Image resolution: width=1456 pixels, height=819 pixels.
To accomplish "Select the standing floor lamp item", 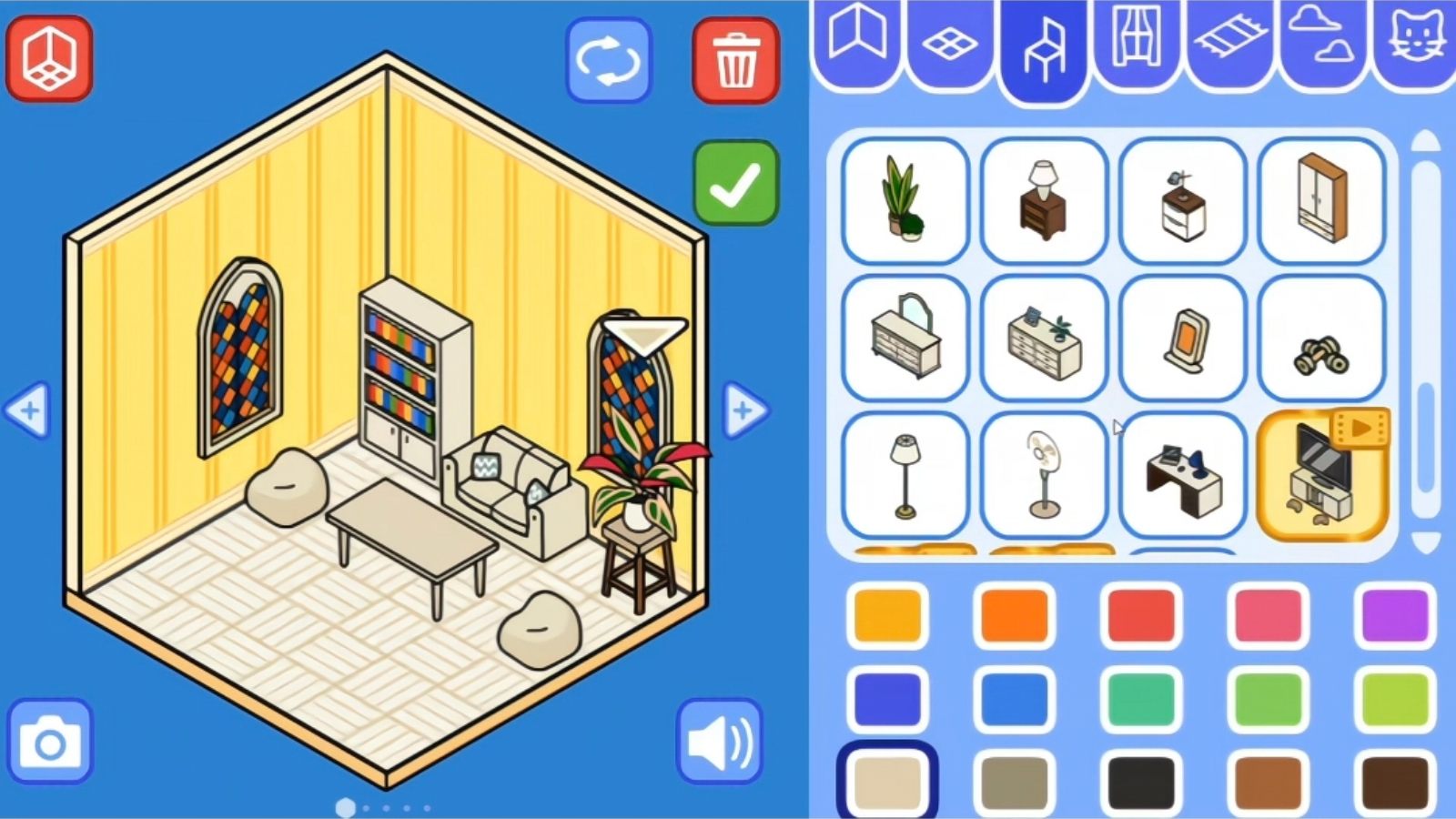I will click(904, 474).
